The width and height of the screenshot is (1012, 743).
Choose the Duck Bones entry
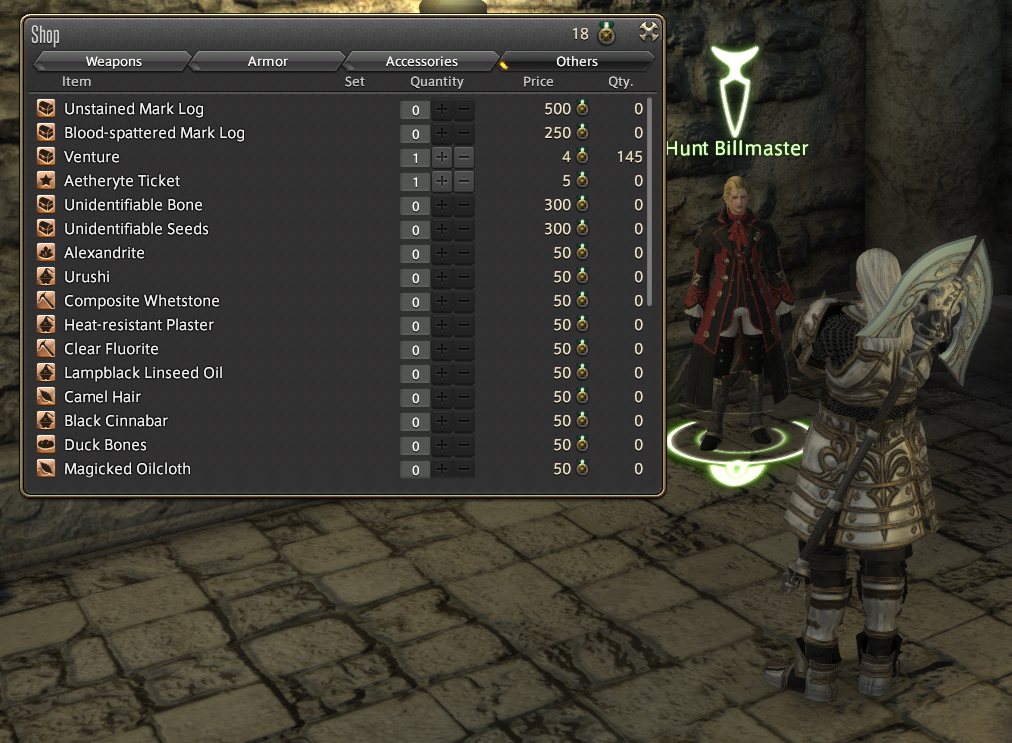pos(105,445)
